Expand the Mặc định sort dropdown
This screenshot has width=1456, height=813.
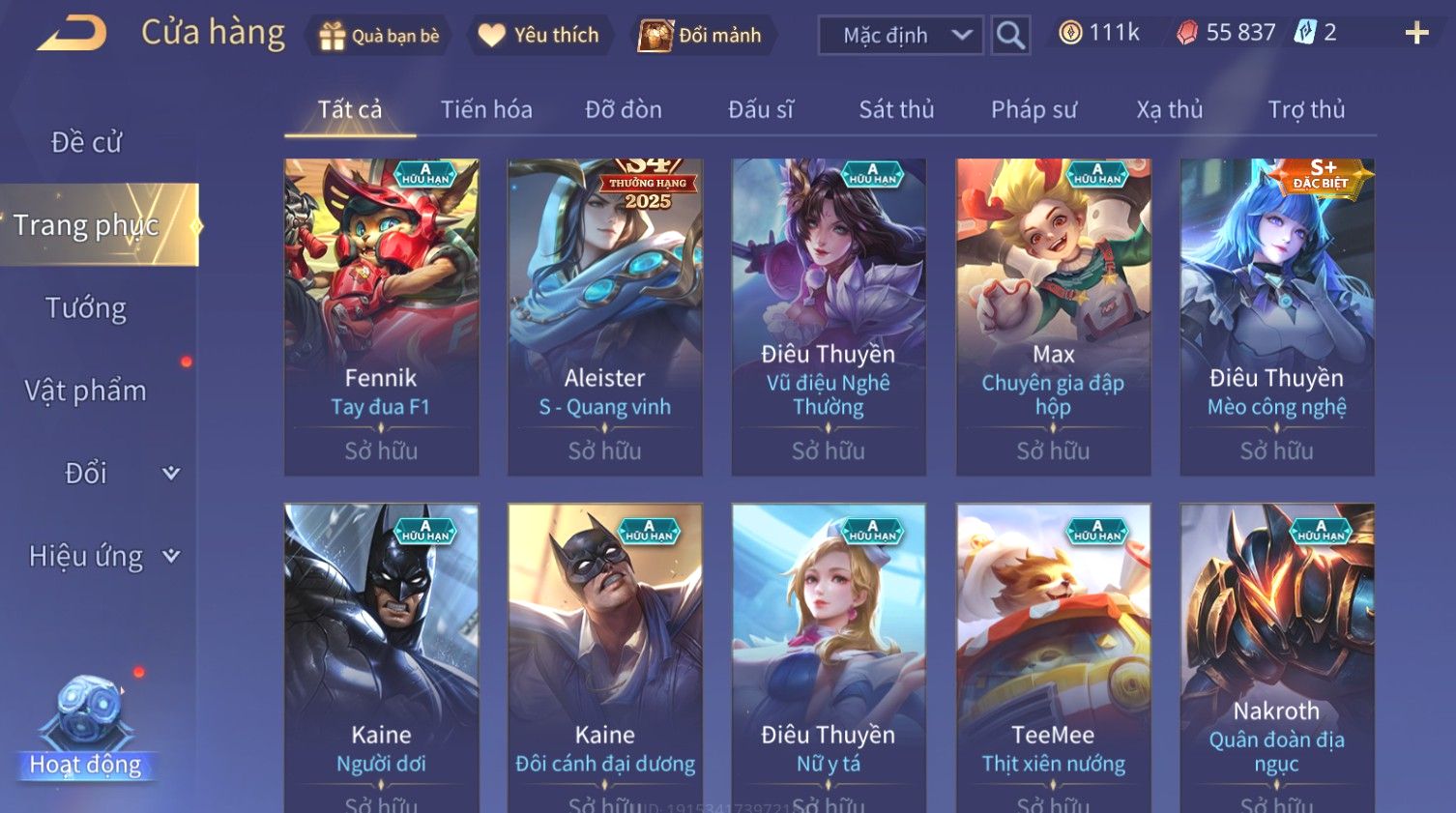tap(900, 36)
